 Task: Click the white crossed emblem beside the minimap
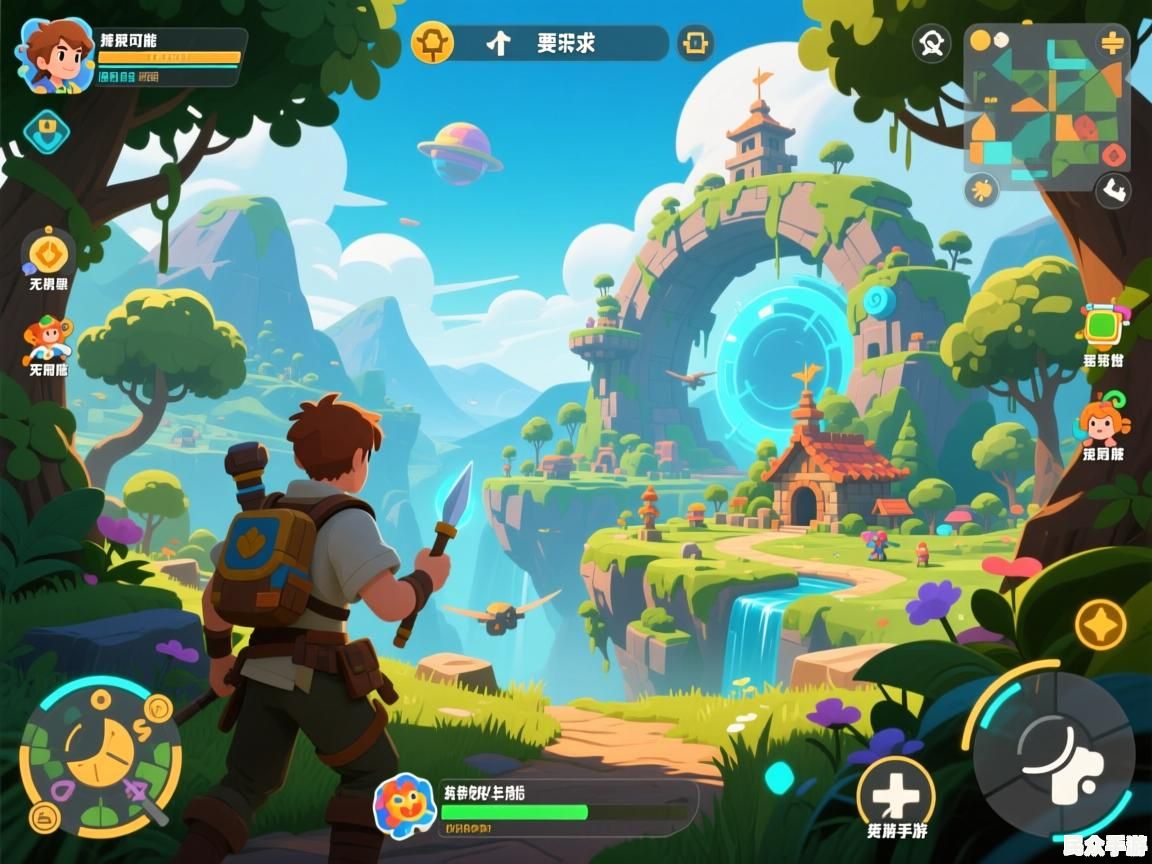[x=932, y=43]
